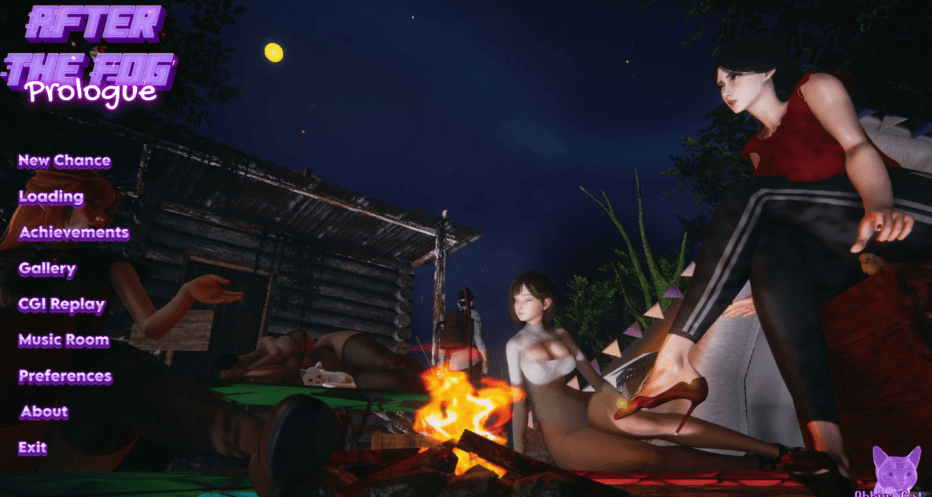Open the Preferences screen
932x497 pixels.
tap(65, 377)
